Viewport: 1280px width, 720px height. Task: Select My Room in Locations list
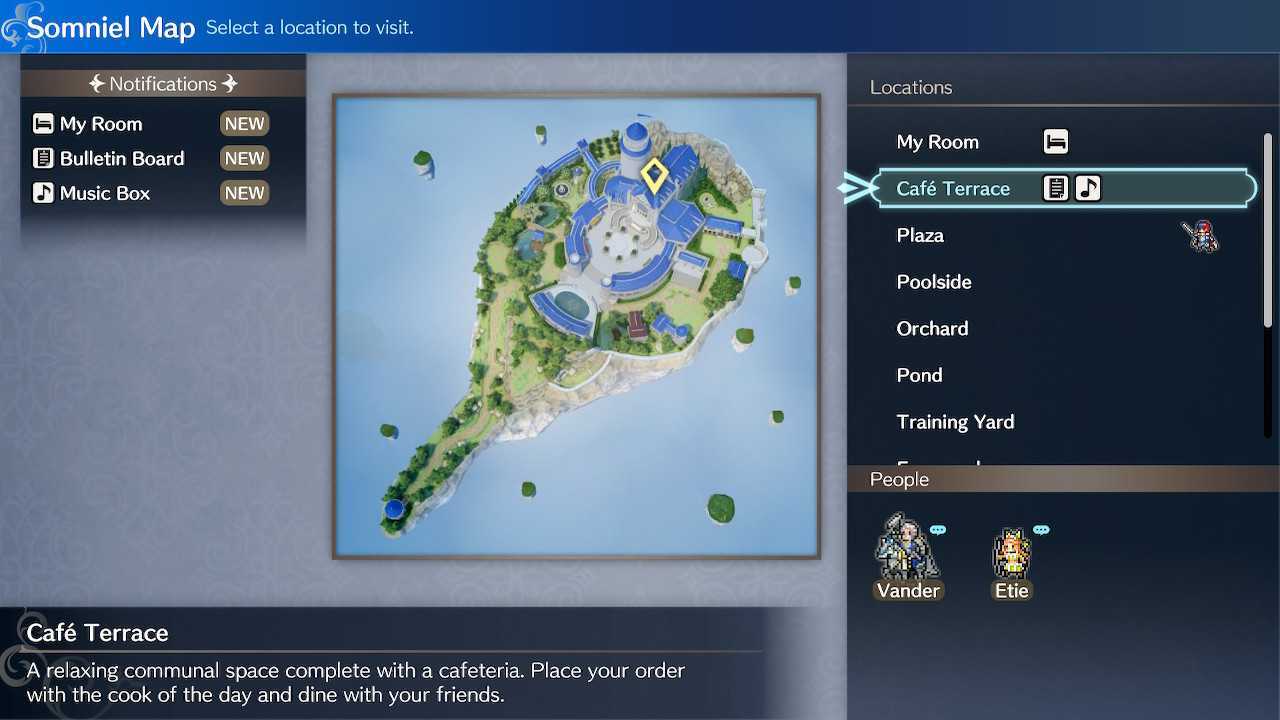click(x=938, y=142)
